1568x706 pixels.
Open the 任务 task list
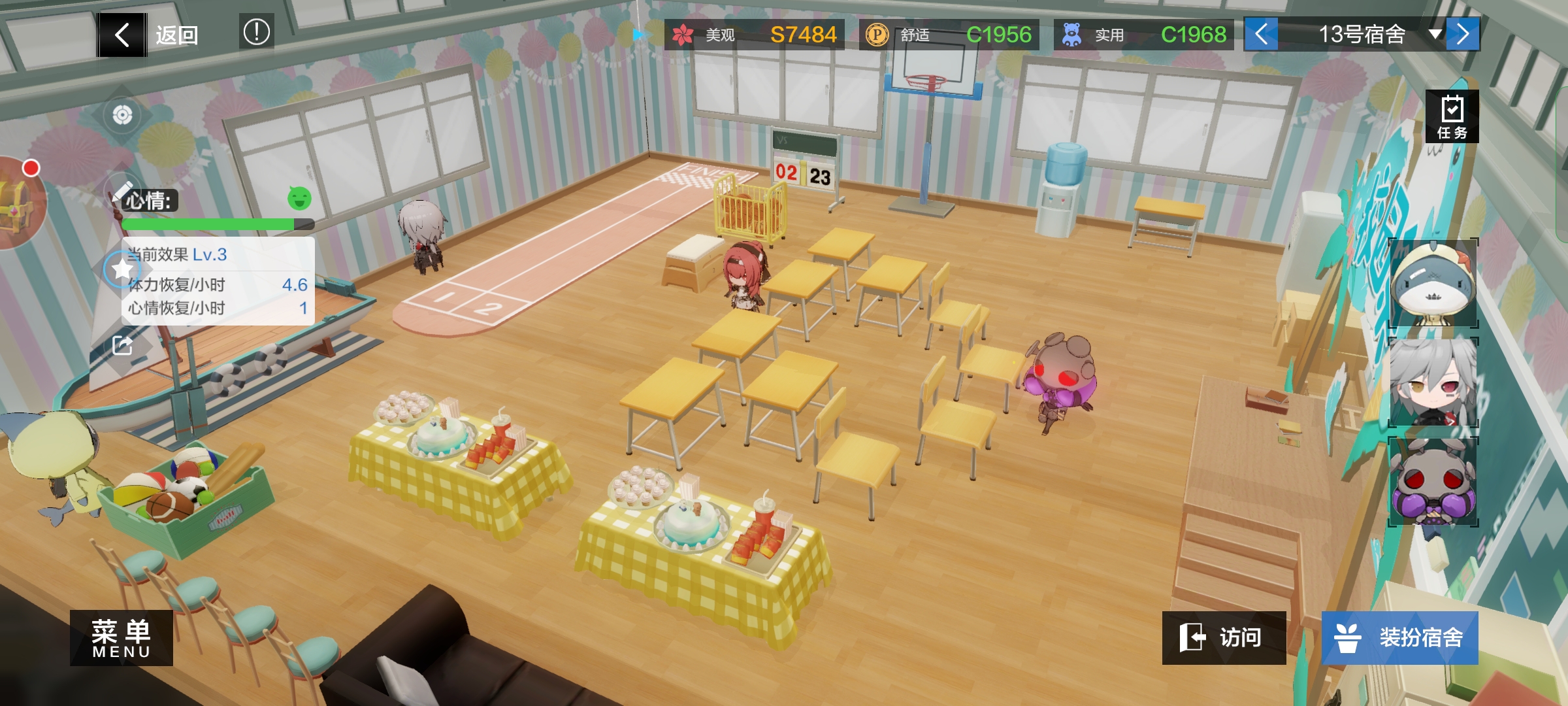(1452, 116)
